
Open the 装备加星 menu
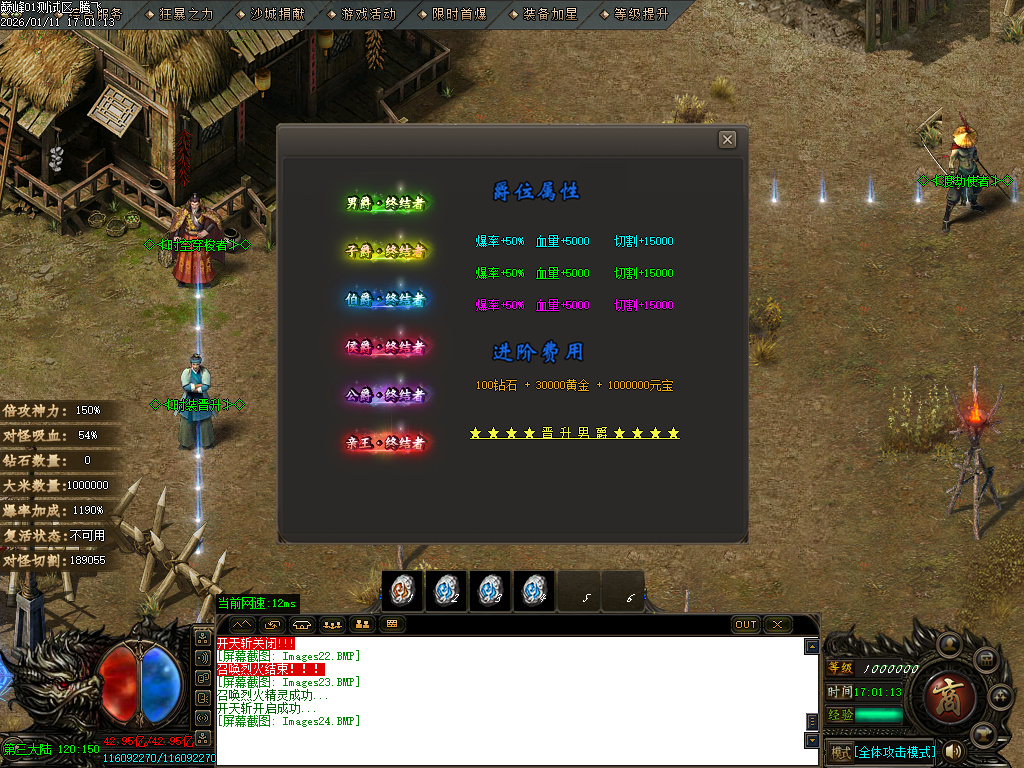(x=549, y=14)
